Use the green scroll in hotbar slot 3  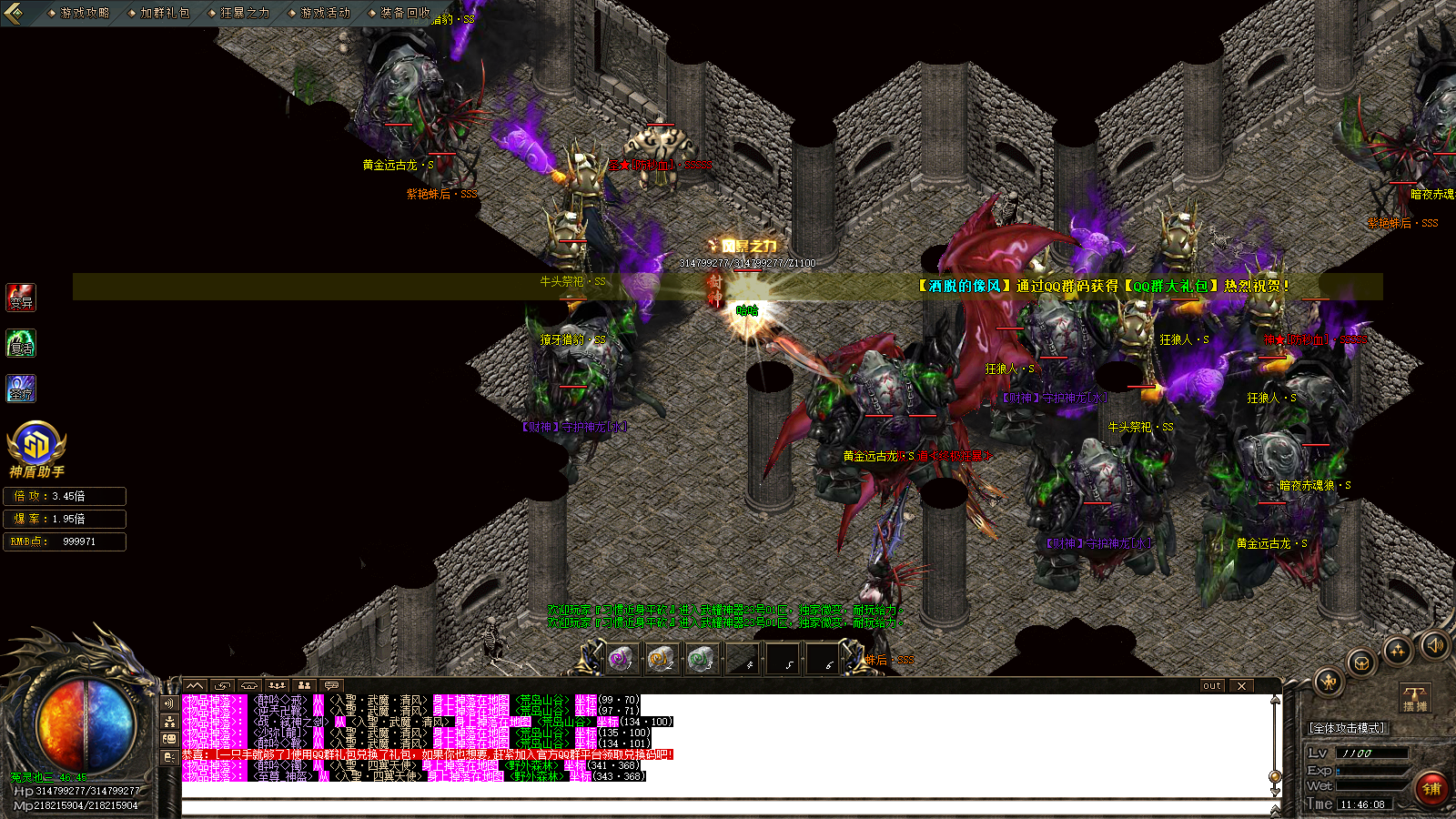[700, 658]
